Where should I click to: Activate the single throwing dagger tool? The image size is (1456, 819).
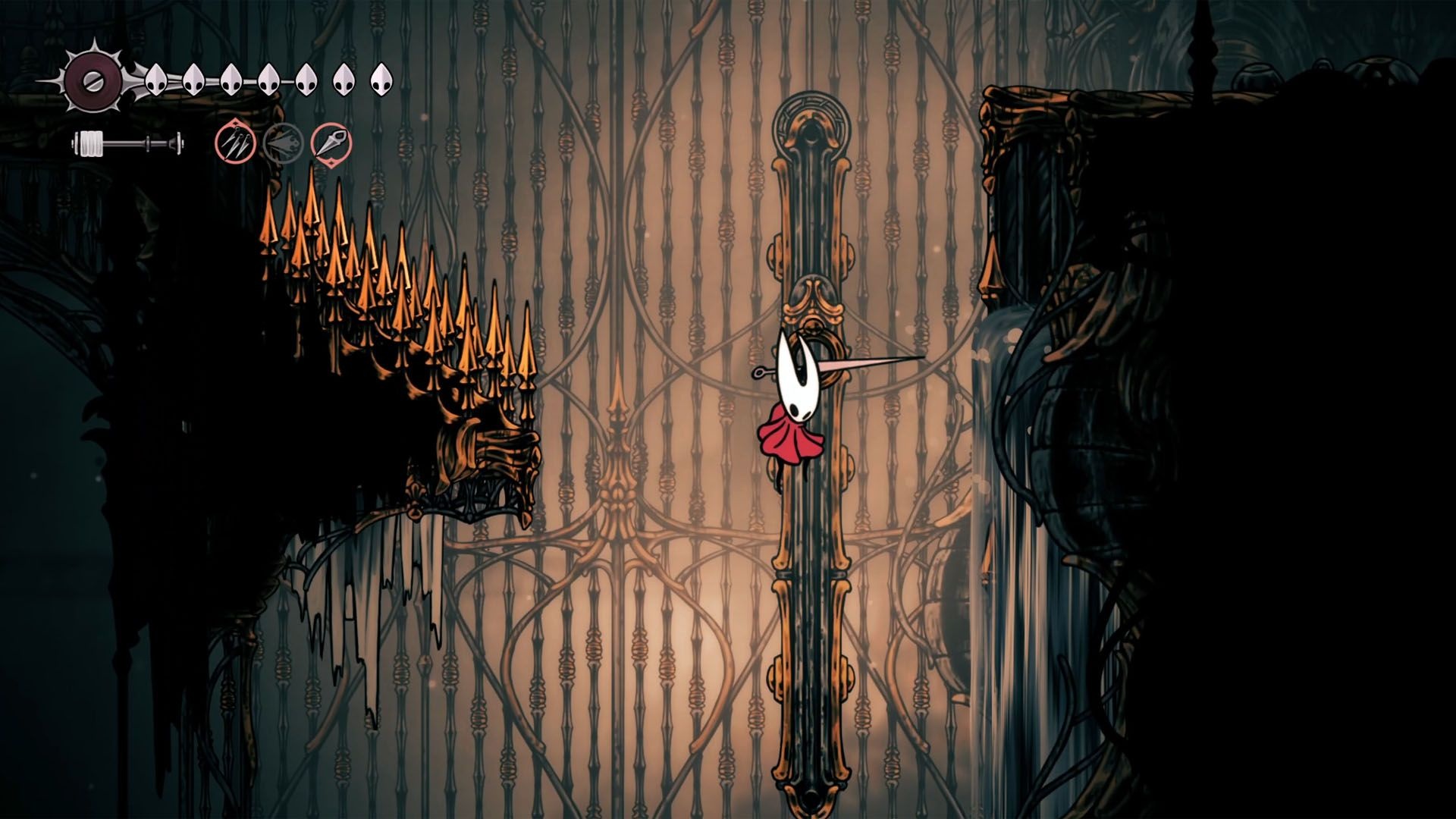tap(332, 143)
